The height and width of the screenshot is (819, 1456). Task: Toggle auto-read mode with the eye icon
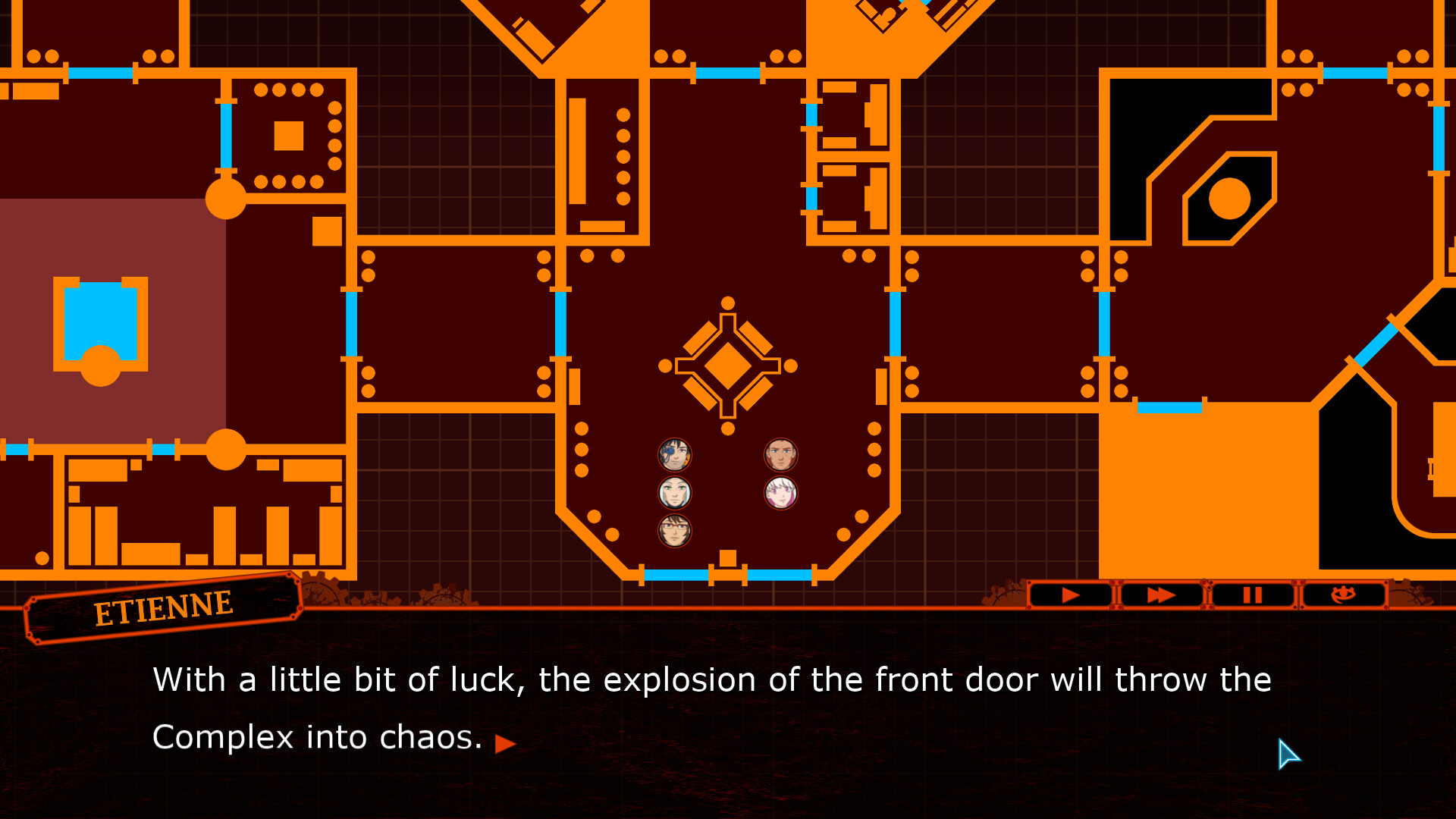pos(1345,595)
